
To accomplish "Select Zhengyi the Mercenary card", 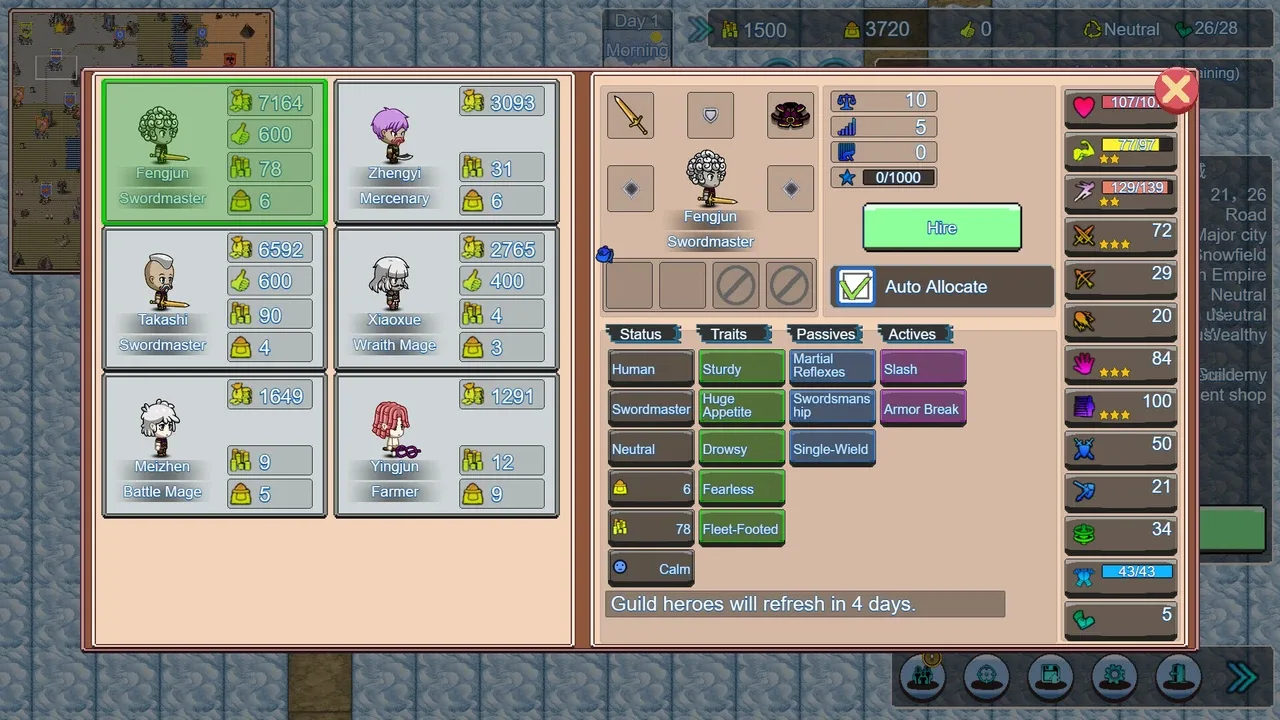I will pos(446,152).
